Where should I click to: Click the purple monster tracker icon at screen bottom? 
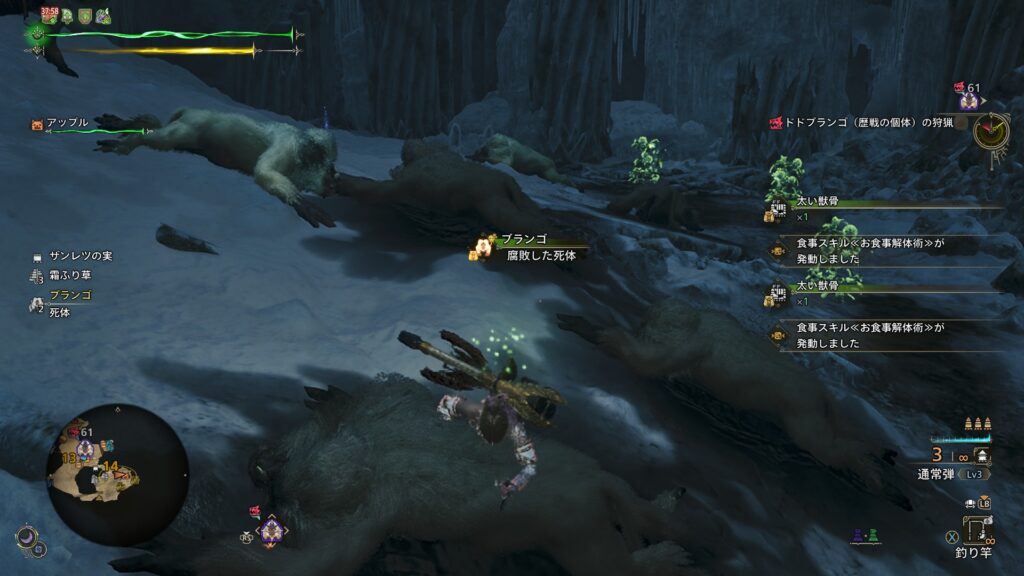coord(270,531)
